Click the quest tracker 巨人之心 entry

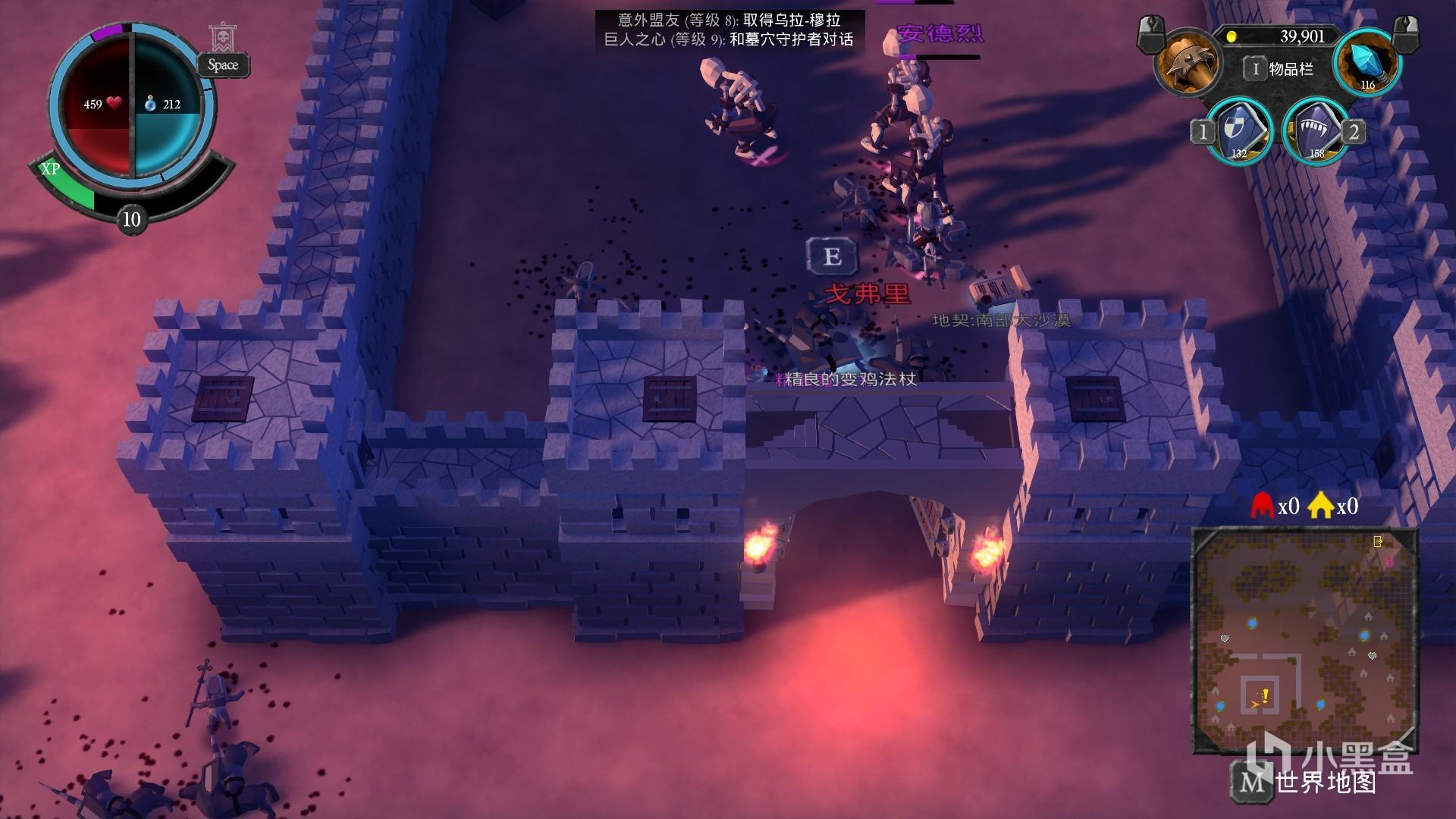point(729,39)
